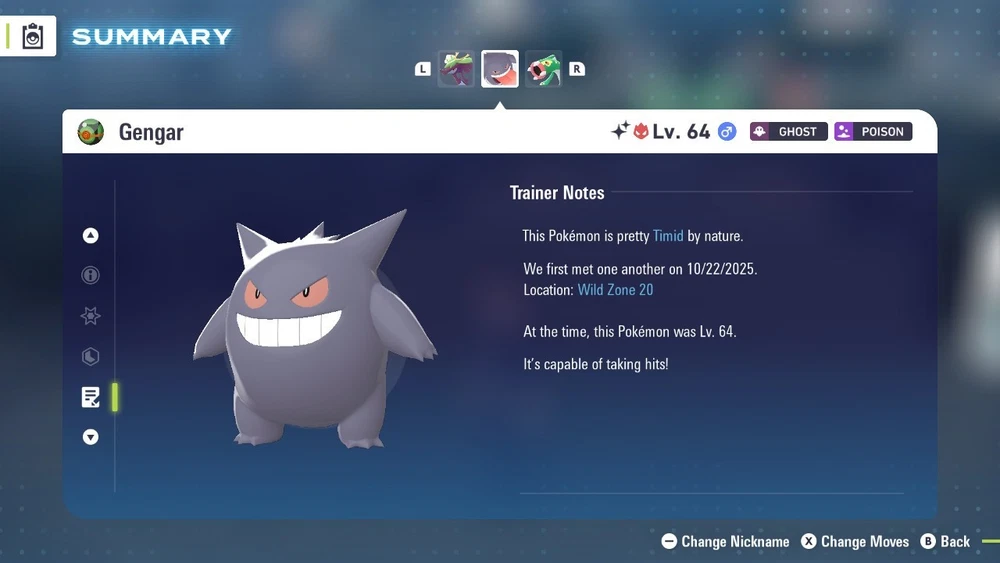Select the Trainer Notes notepad tab
This screenshot has height=563, width=1000.
(x=91, y=397)
